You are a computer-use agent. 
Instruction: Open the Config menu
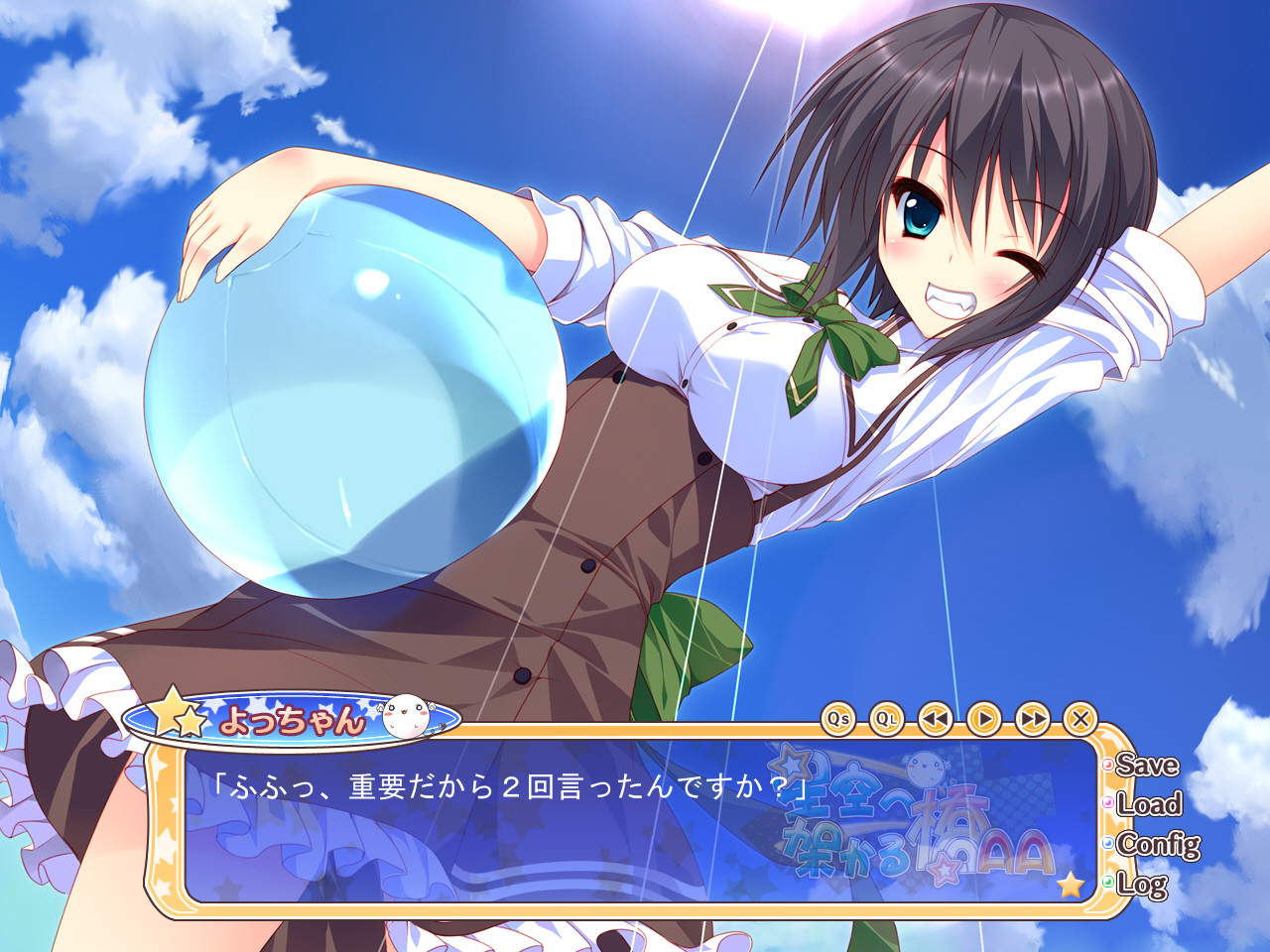1156,845
